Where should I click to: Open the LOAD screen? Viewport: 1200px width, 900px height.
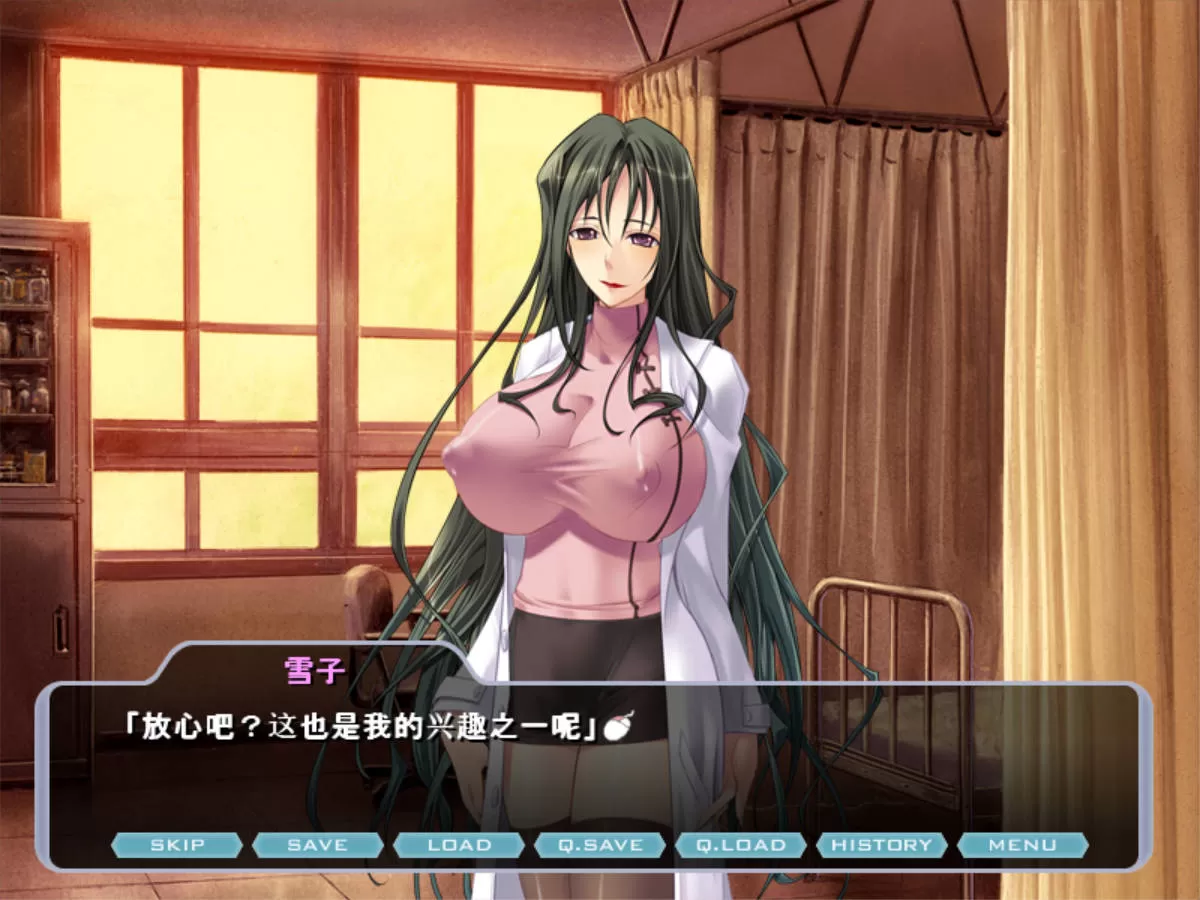459,845
